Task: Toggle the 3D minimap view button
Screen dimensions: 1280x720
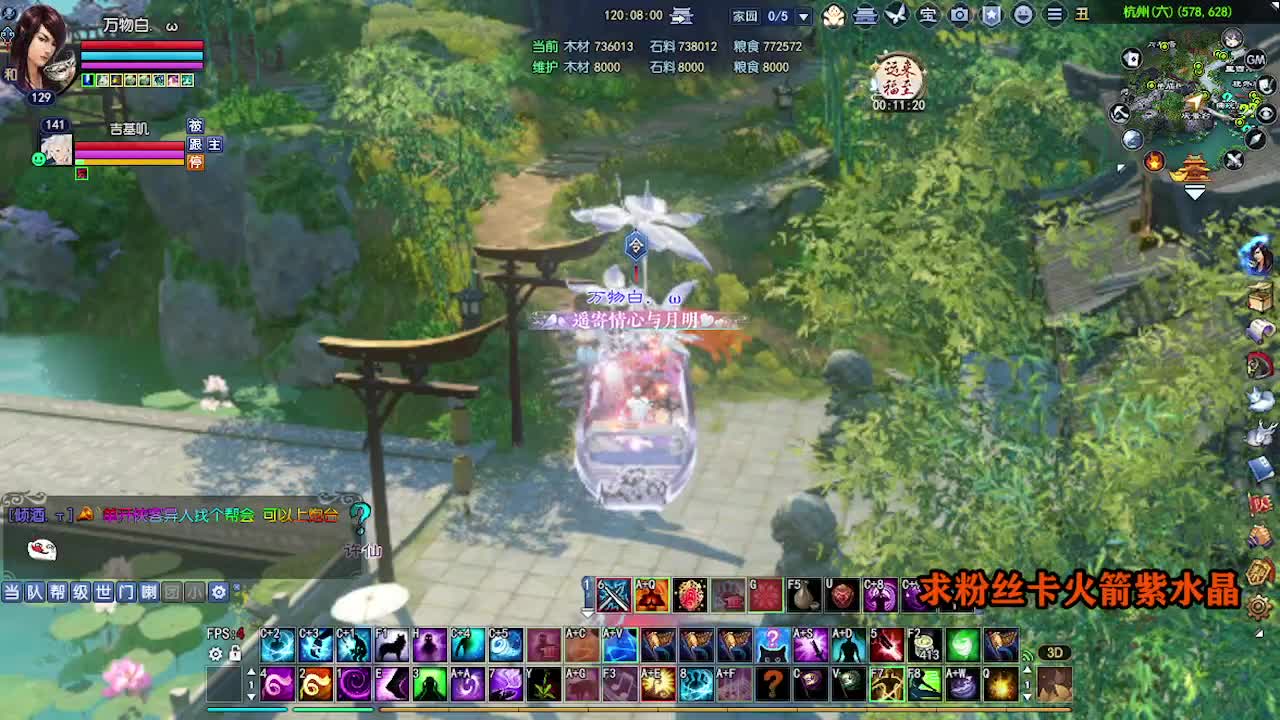Action: 1055,651
